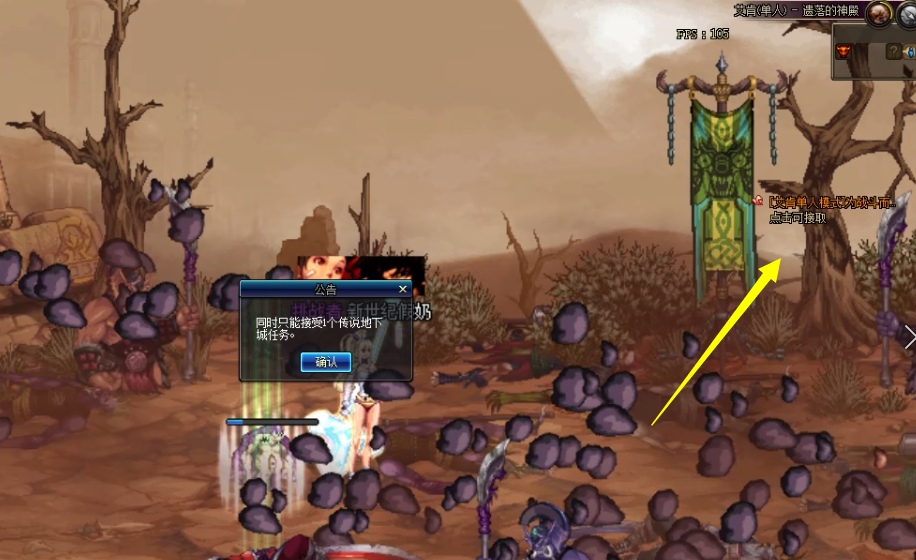Click the red demon mask minimap icon
This screenshot has width=916, height=560.
point(845,51)
